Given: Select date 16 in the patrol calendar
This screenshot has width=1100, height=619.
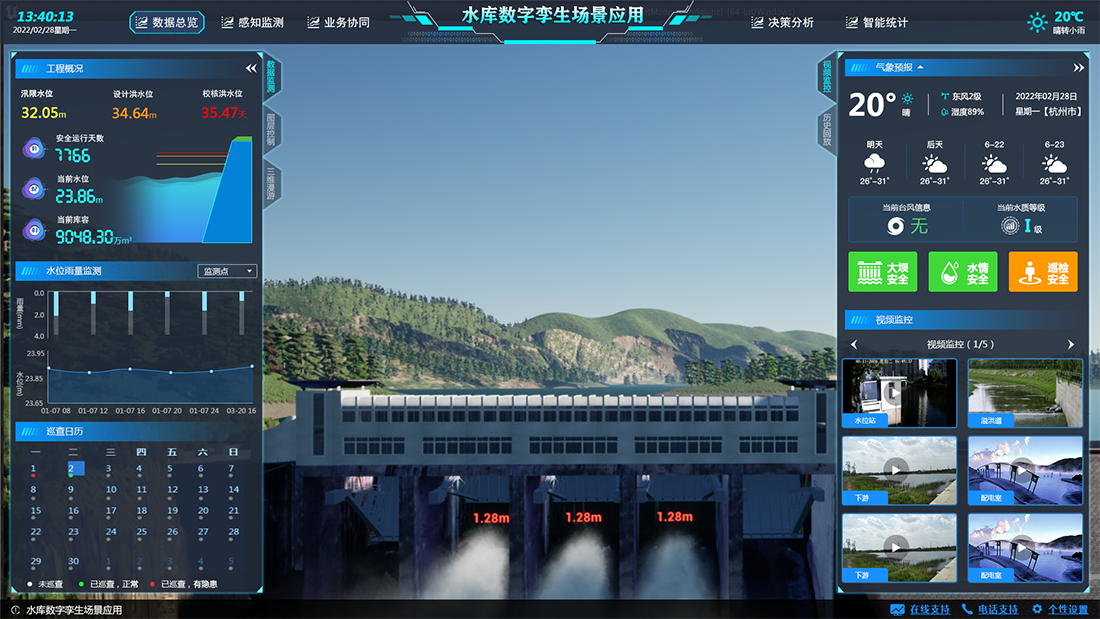Looking at the screenshot, I should click(73, 511).
